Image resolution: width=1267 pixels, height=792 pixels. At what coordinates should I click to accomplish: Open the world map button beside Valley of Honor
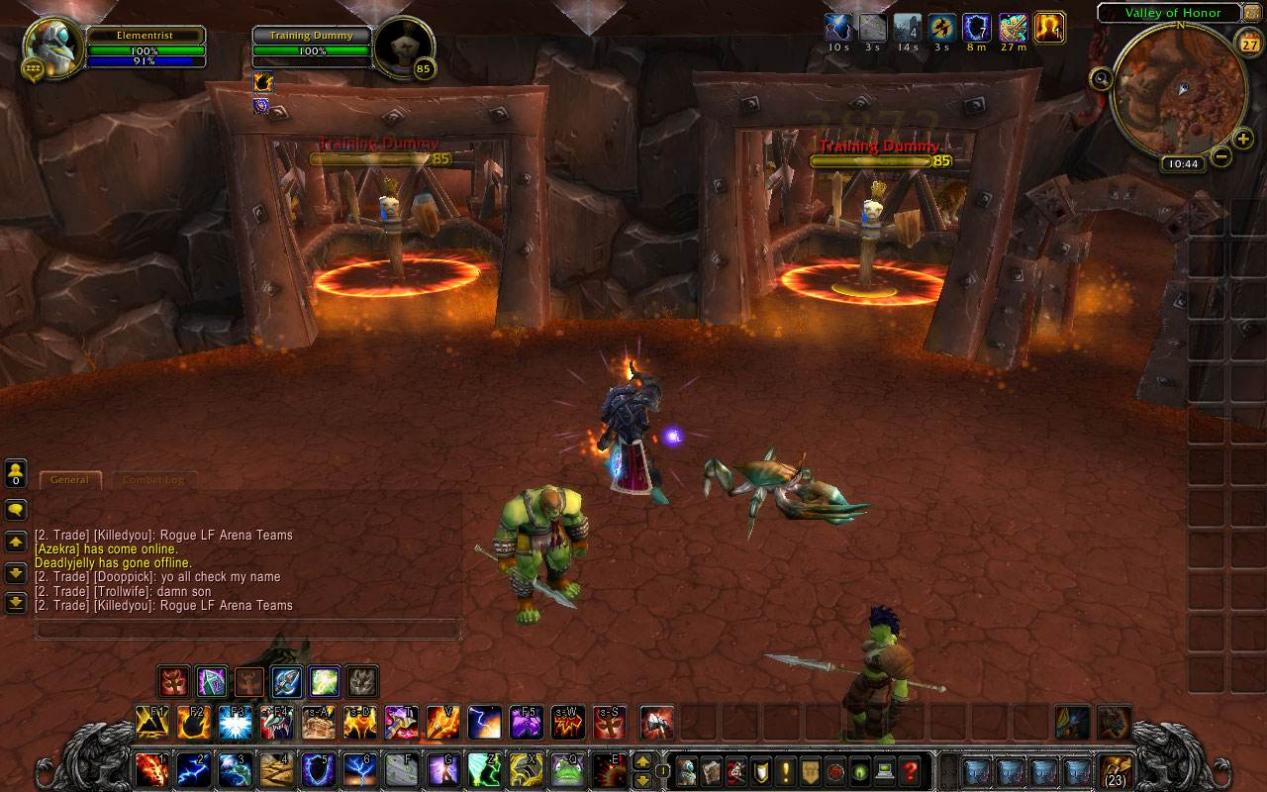click(x=1251, y=13)
